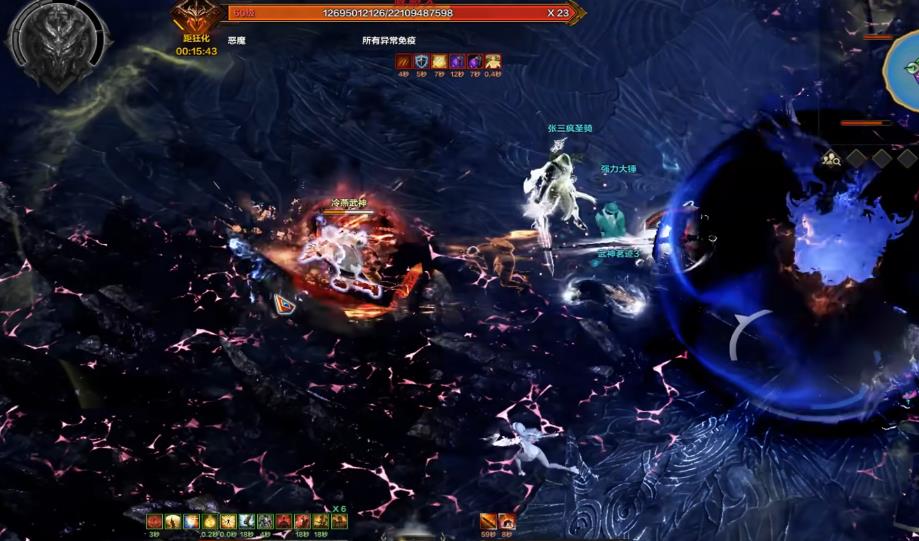Click the first skill in the green hotbar
Viewport: 919px width, 541px height.
coord(155,521)
